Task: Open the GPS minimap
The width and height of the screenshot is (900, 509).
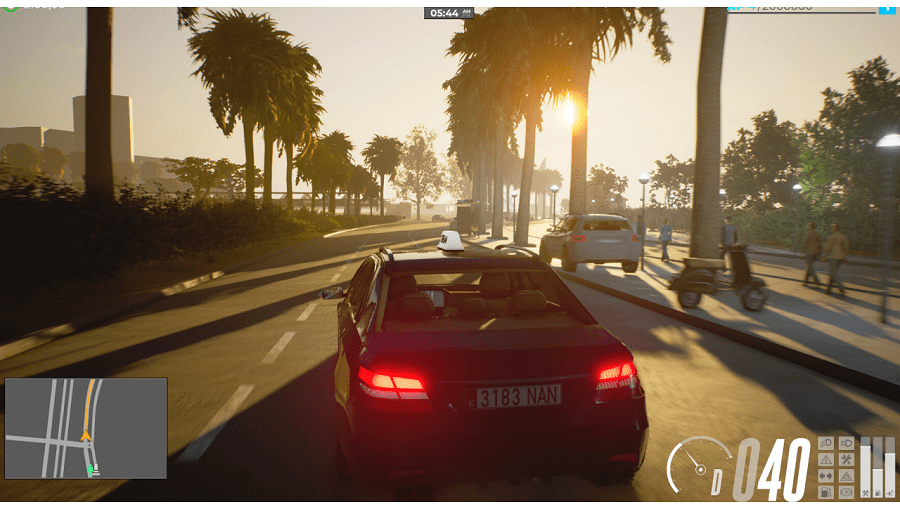Action: coord(86,428)
